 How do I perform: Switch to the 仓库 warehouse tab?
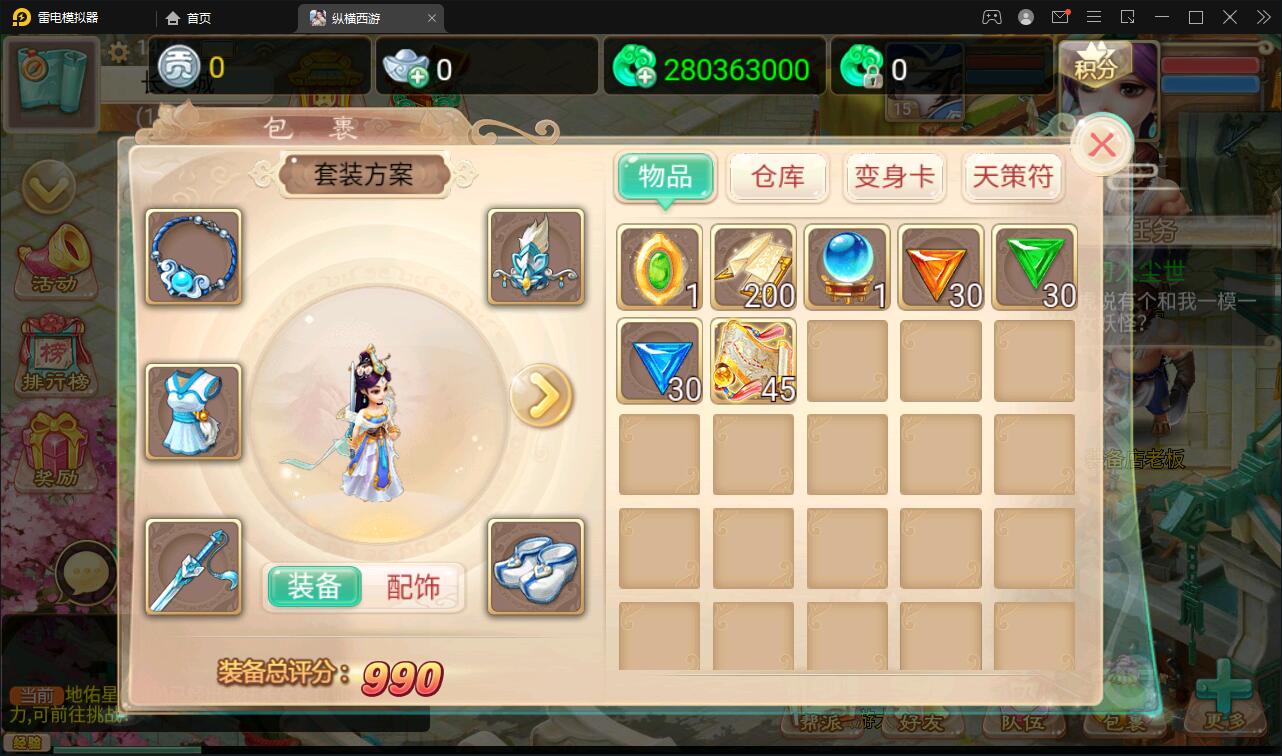pyautogui.click(x=778, y=177)
